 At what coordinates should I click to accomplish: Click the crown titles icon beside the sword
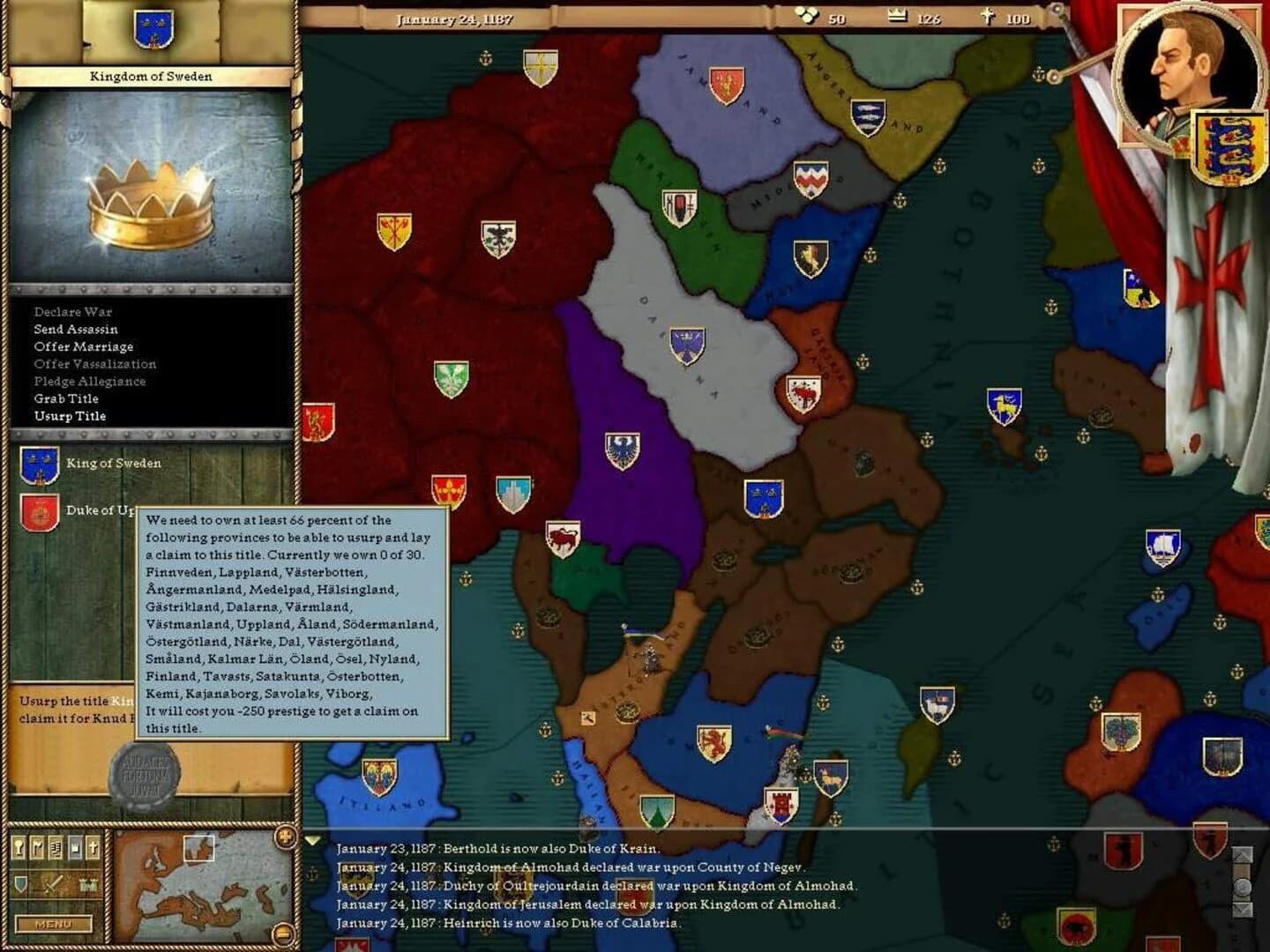click(x=87, y=885)
